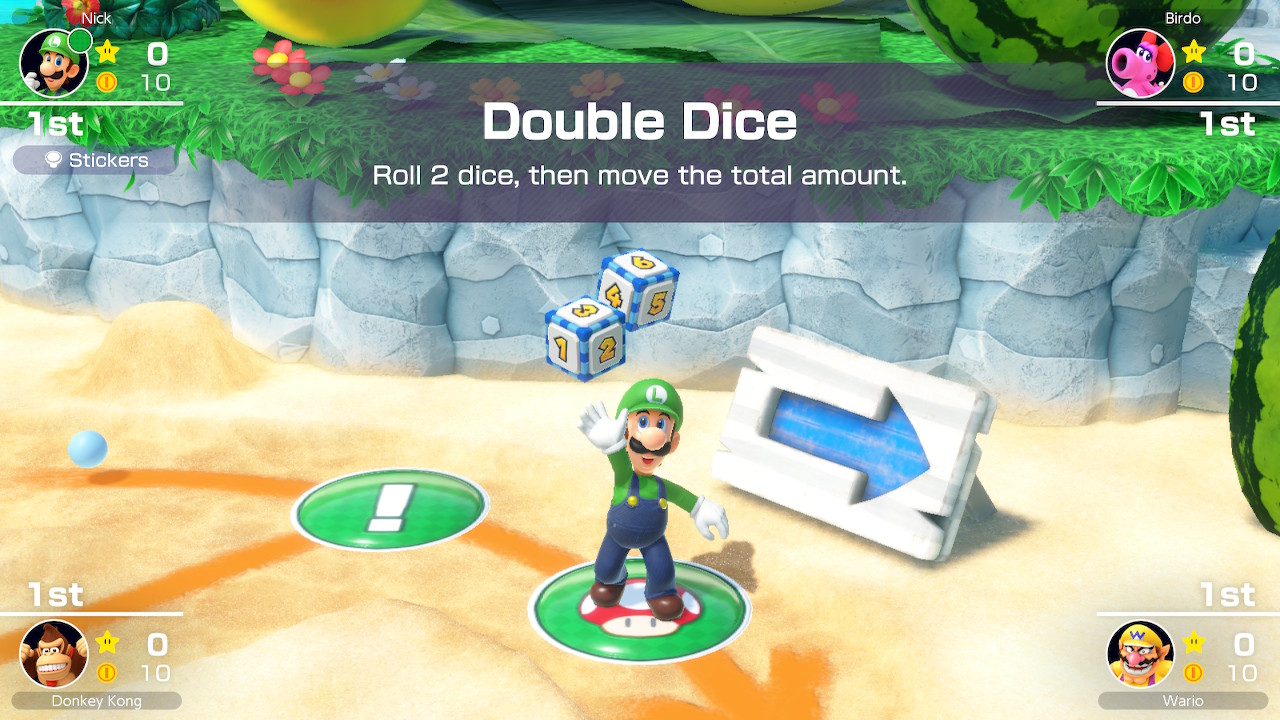Click the coin icon under Birdo's star count
The height and width of the screenshot is (720, 1280).
coord(1193,82)
